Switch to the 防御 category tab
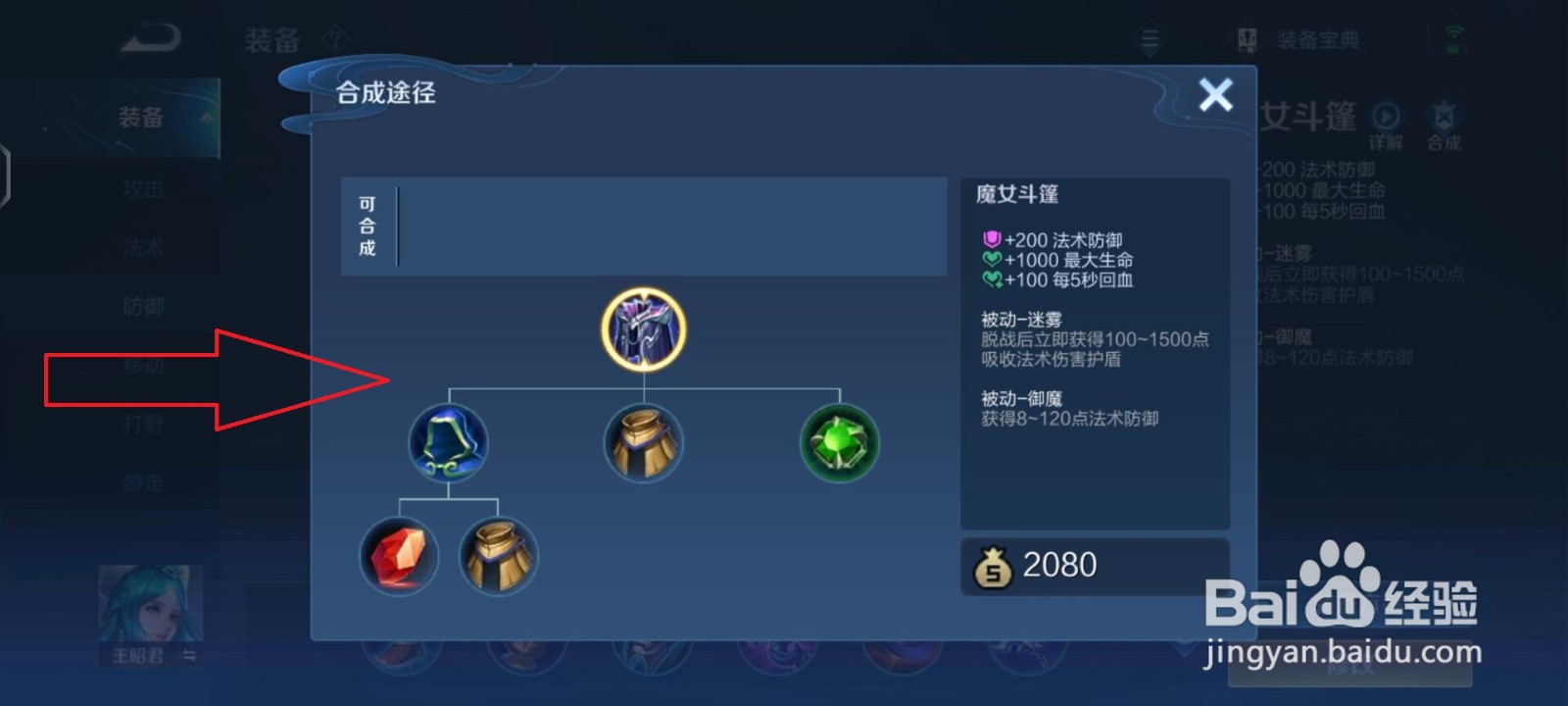Screen dimensions: 1568x706 click(x=142, y=306)
